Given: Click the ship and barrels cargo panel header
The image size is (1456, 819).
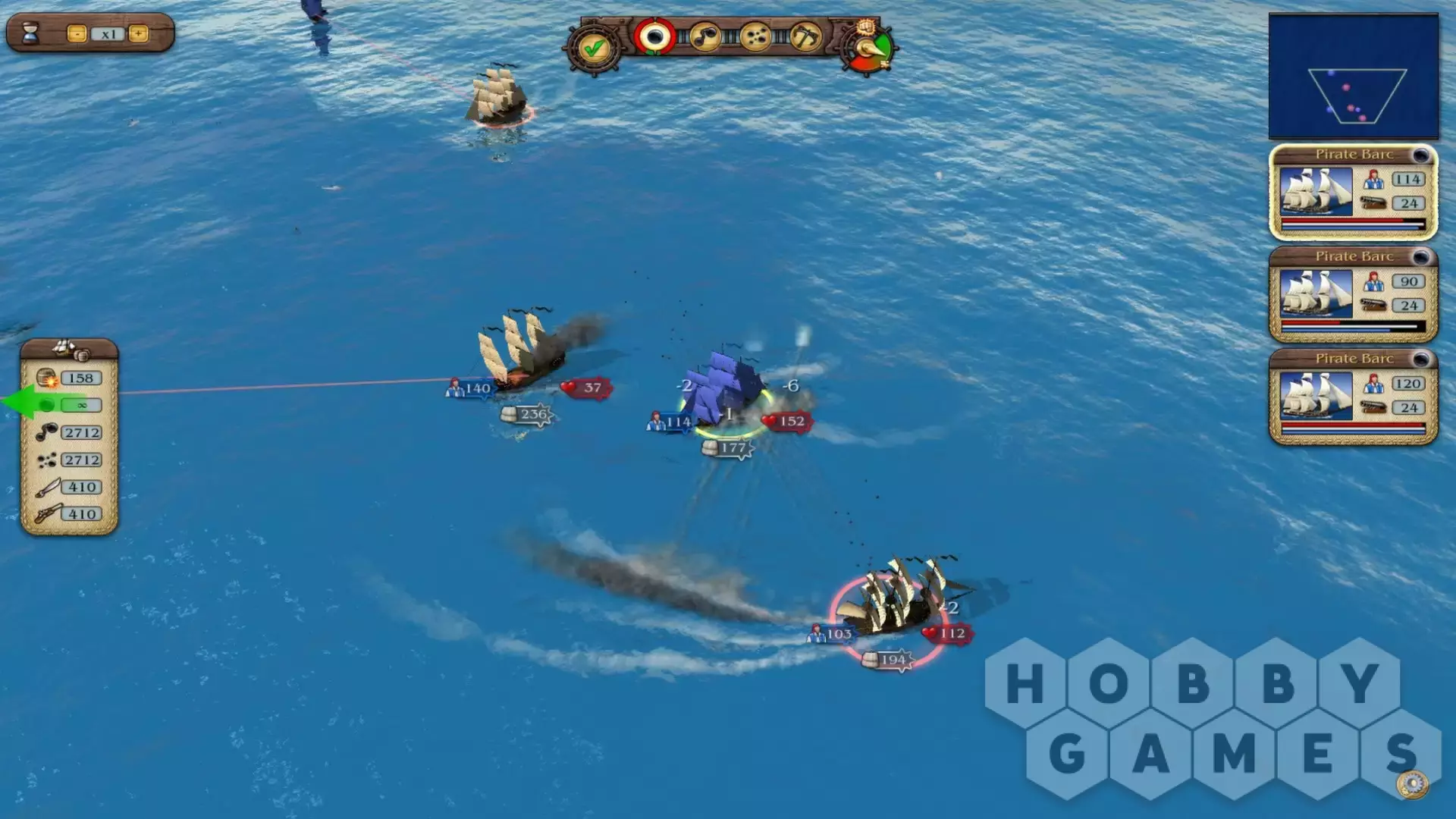Looking at the screenshot, I should [69, 350].
